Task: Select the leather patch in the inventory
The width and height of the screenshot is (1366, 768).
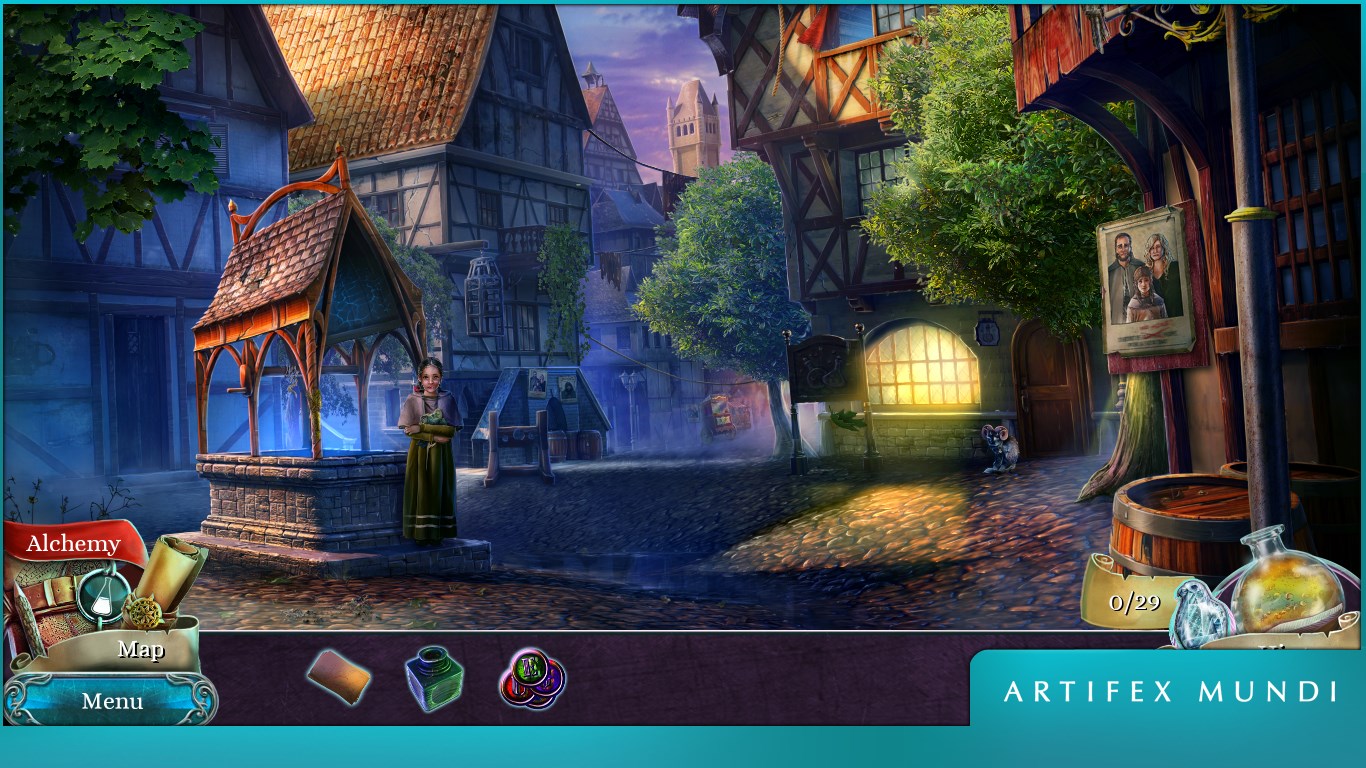Action: point(338,677)
